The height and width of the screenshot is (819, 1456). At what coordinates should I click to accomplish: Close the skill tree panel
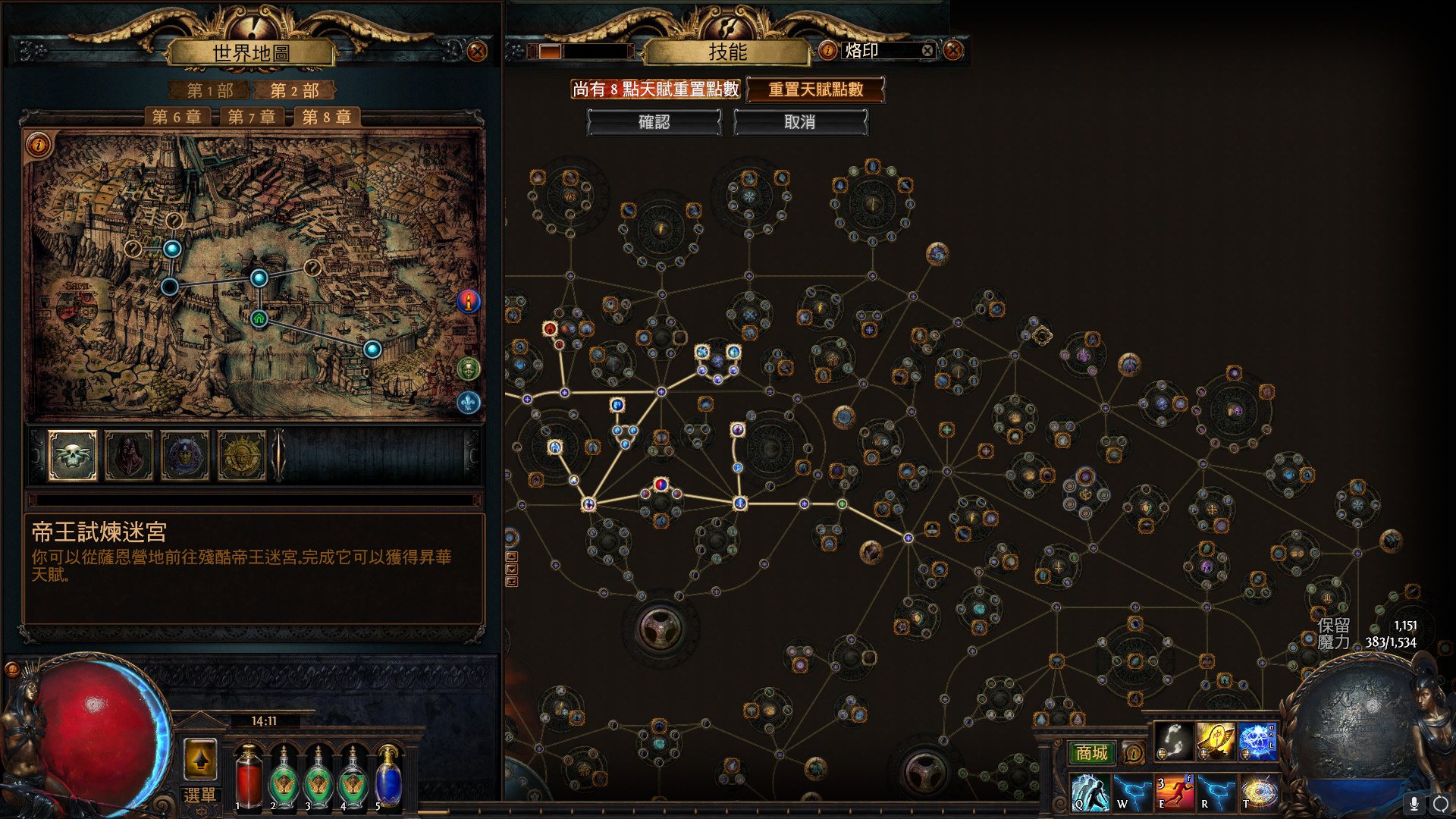coord(952,51)
